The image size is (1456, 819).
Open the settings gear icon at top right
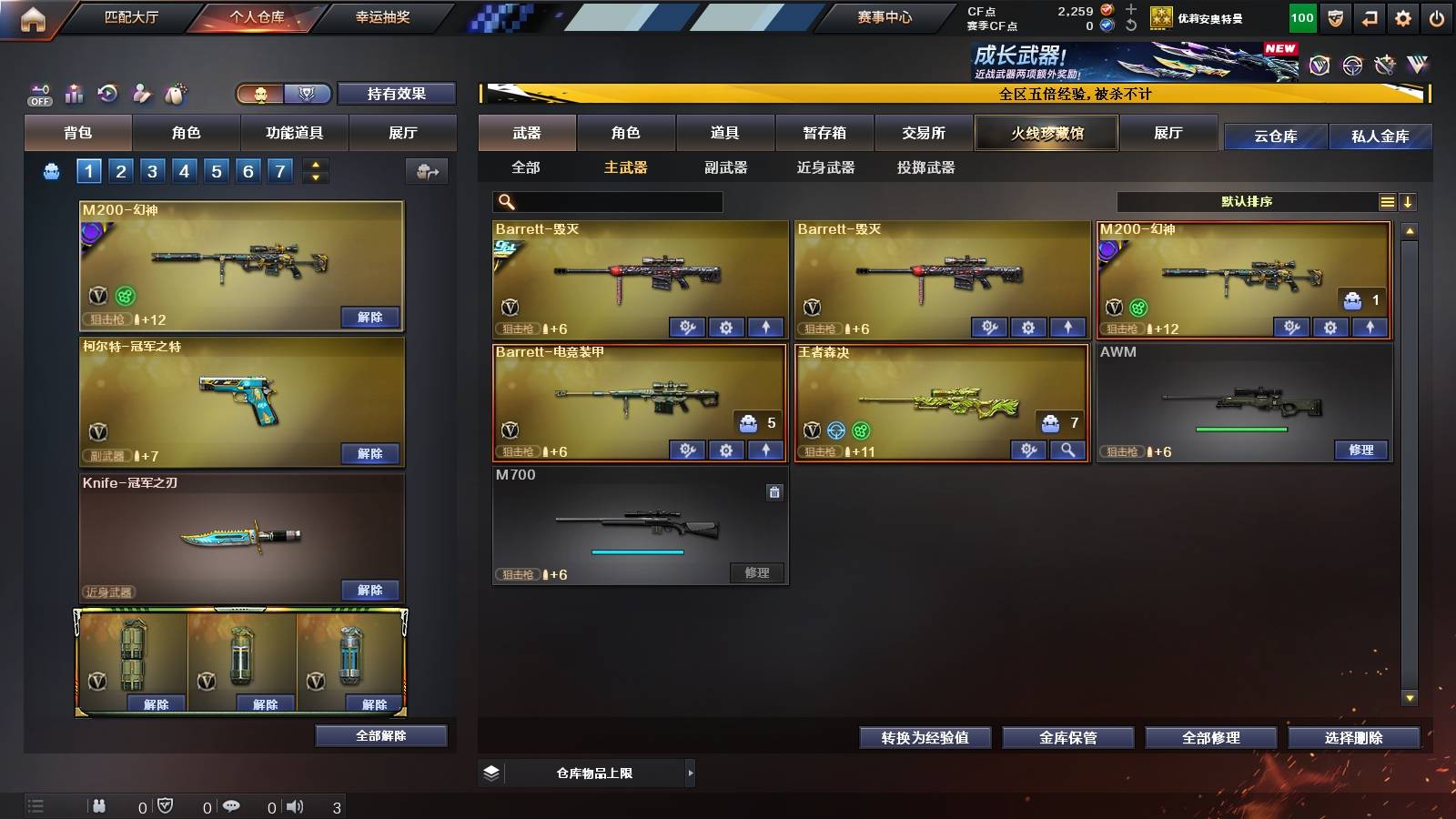[x=1403, y=16]
